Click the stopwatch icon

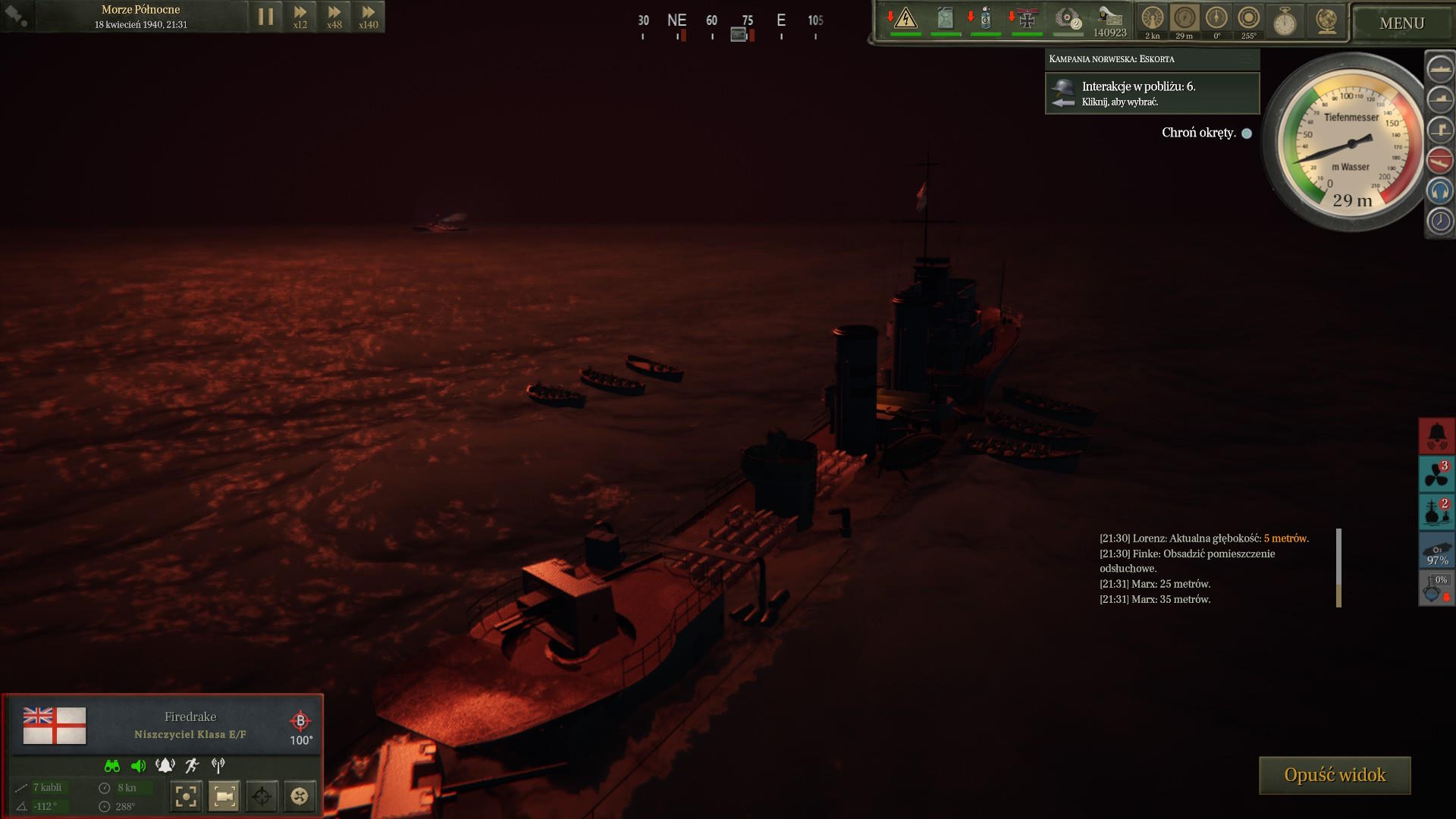[x=1285, y=22]
